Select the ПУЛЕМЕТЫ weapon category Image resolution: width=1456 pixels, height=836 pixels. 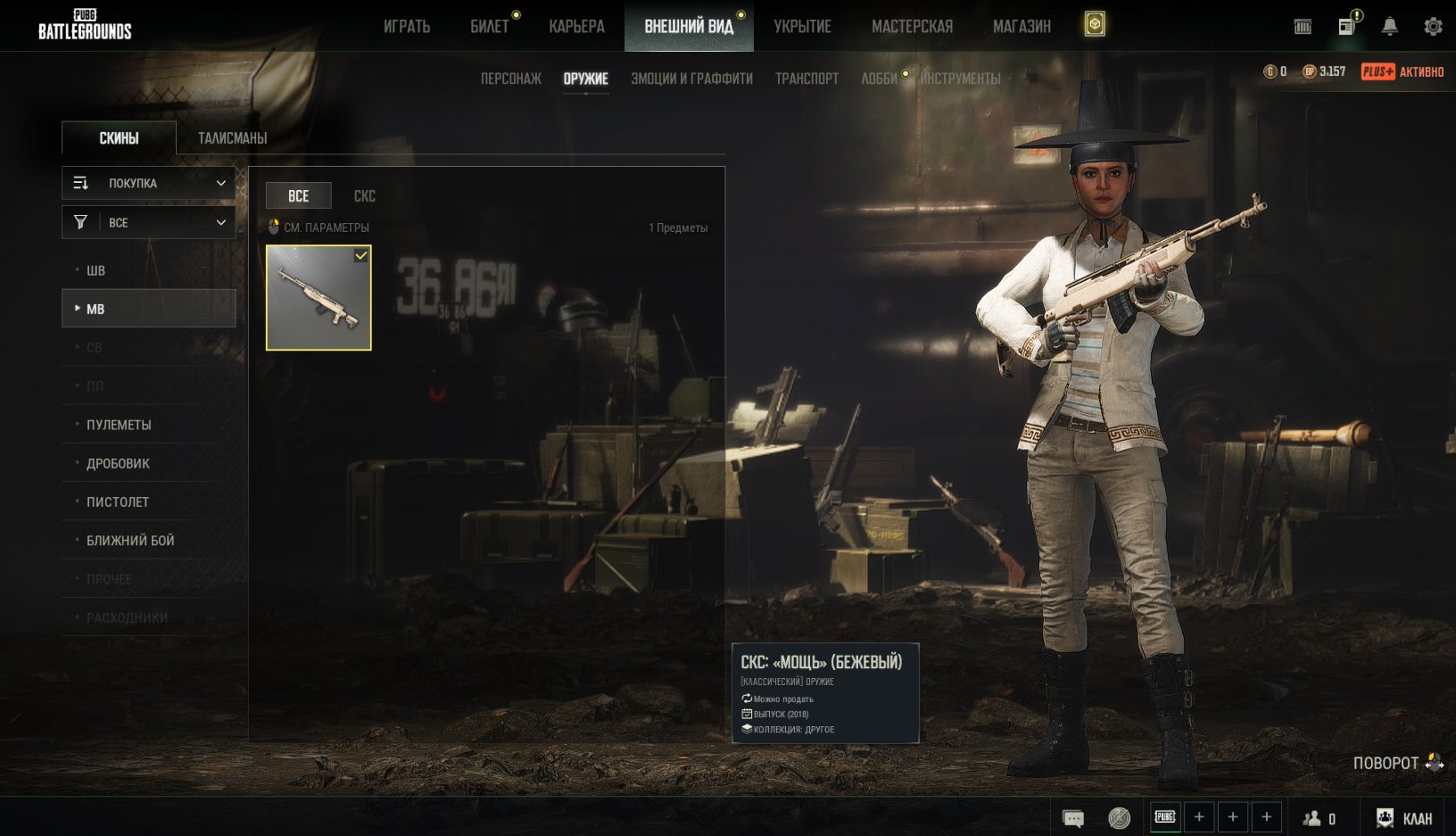[x=119, y=425]
